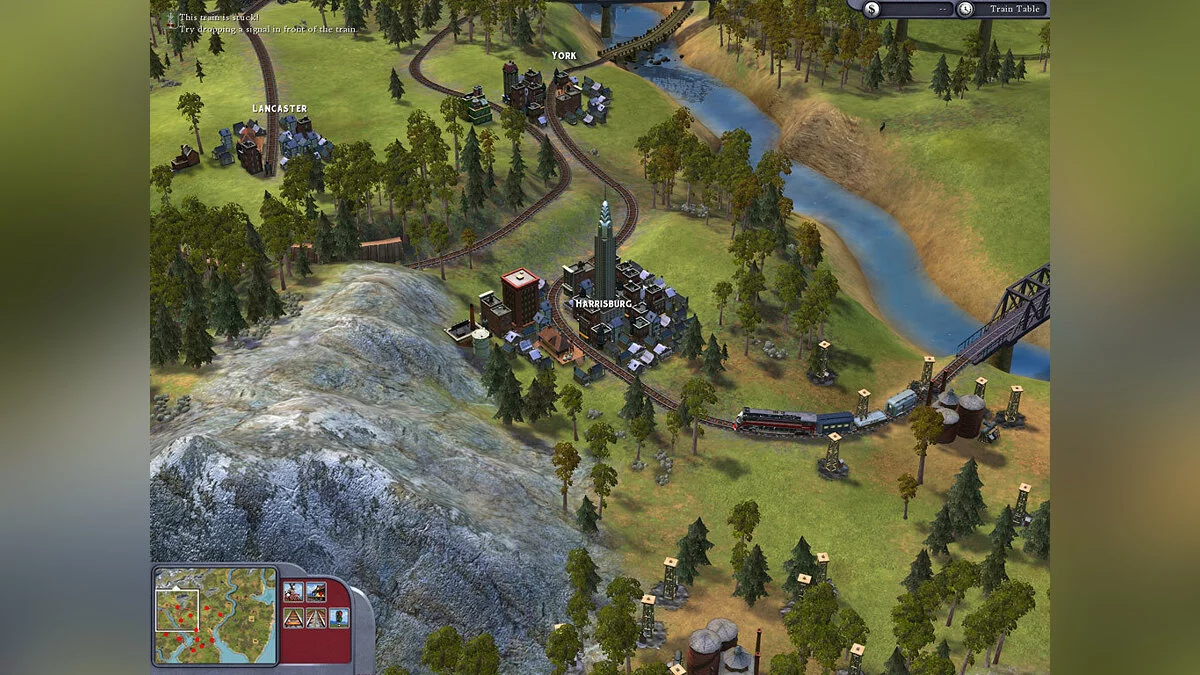The height and width of the screenshot is (675, 1200).
Task: Select the signal placement tool
Action: coord(339,618)
